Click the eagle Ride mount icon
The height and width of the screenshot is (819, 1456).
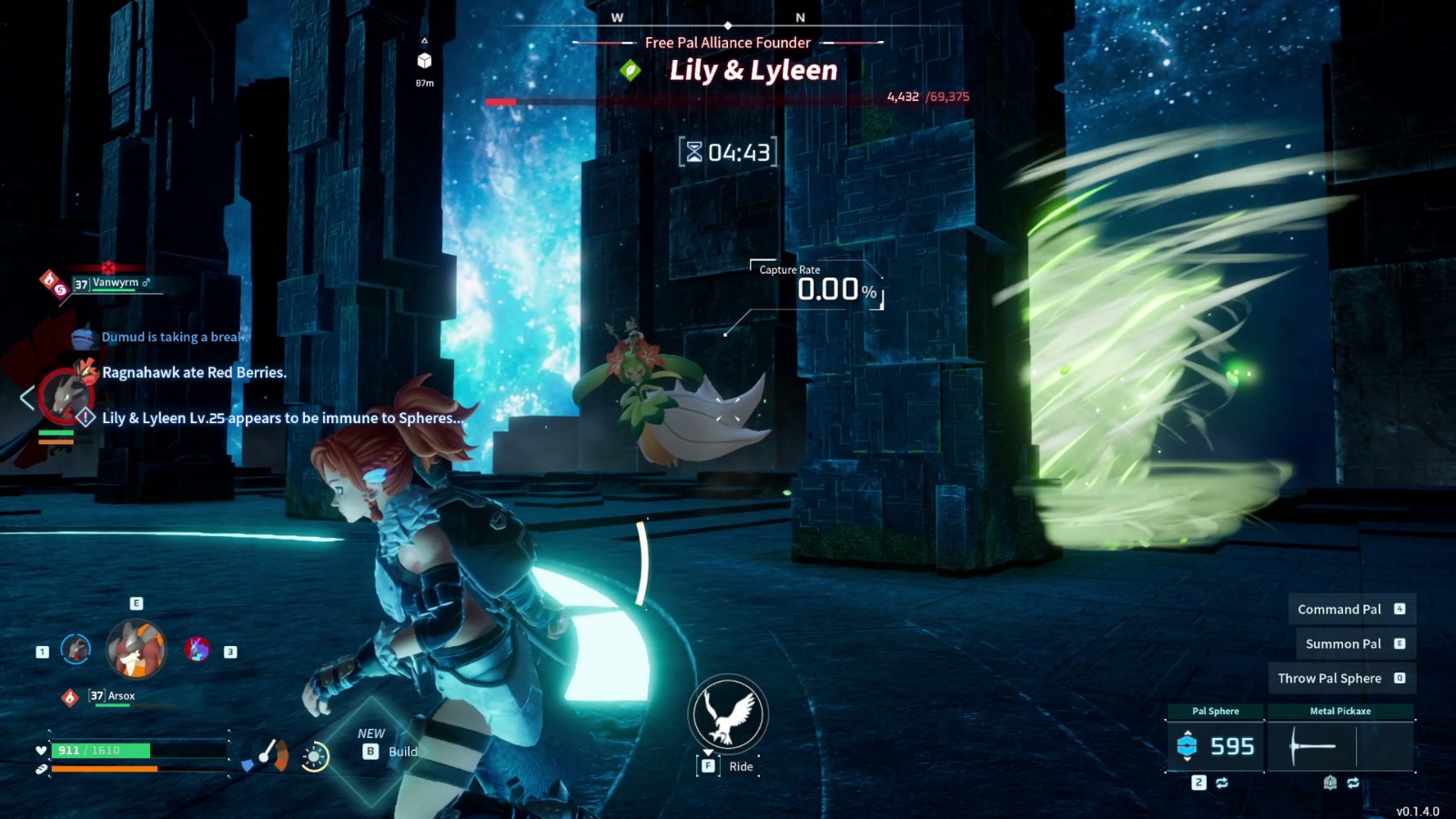coord(728,713)
